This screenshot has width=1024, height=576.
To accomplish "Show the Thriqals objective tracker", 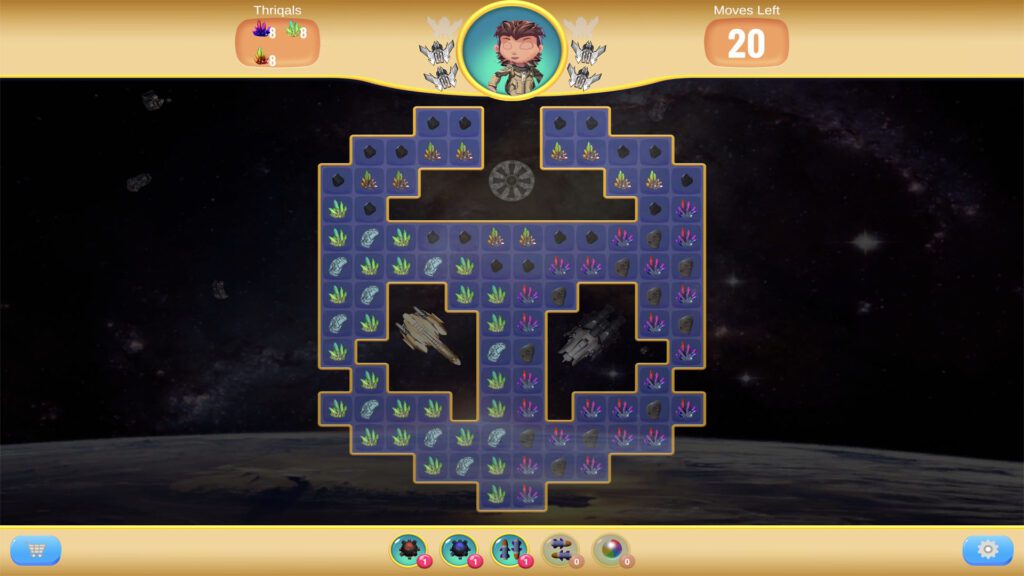I will pos(277,41).
